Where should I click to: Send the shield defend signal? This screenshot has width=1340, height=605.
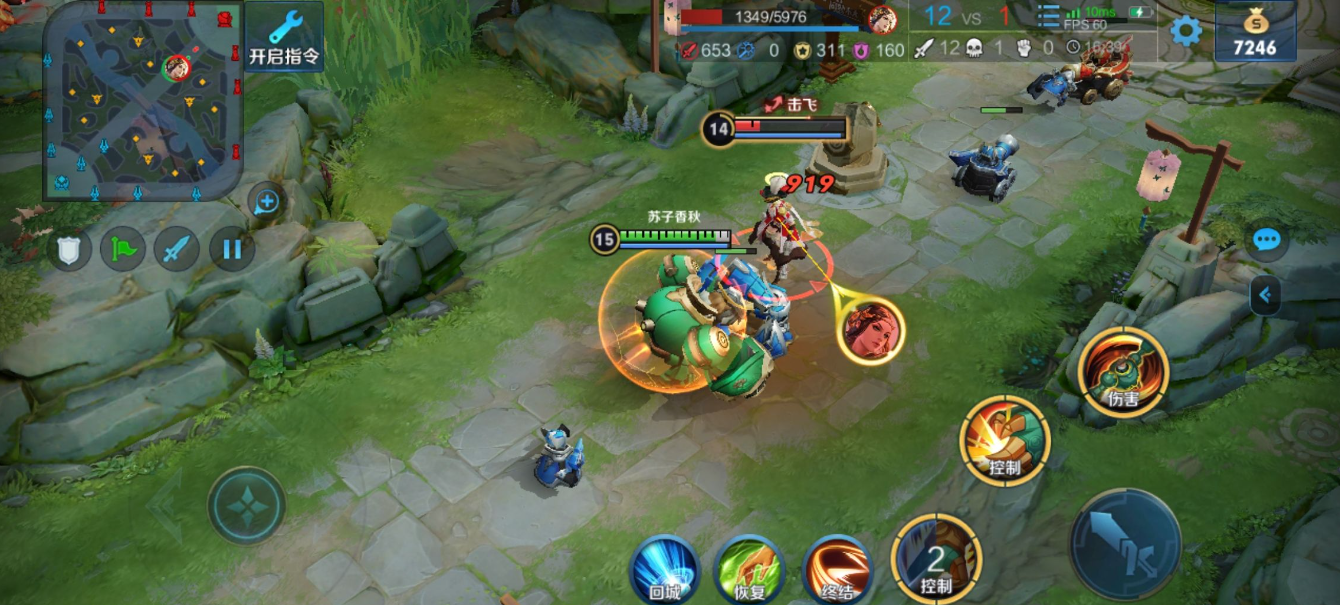click(x=69, y=248)
